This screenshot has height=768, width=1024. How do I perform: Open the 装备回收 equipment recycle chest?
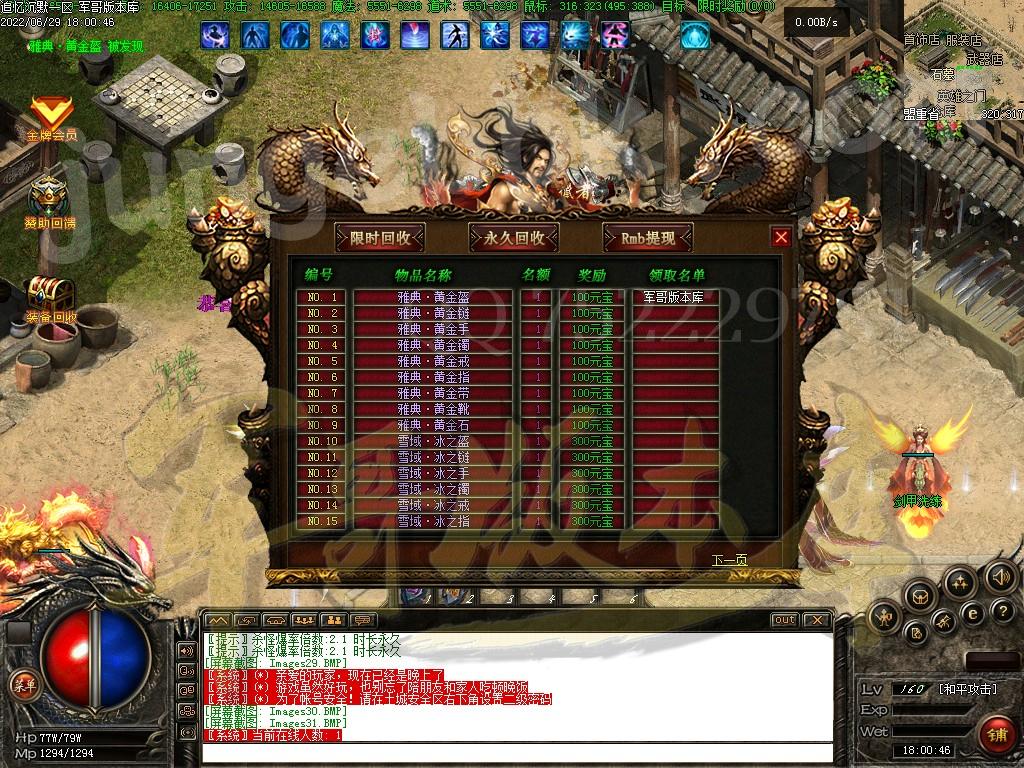[x=50, y=298]
